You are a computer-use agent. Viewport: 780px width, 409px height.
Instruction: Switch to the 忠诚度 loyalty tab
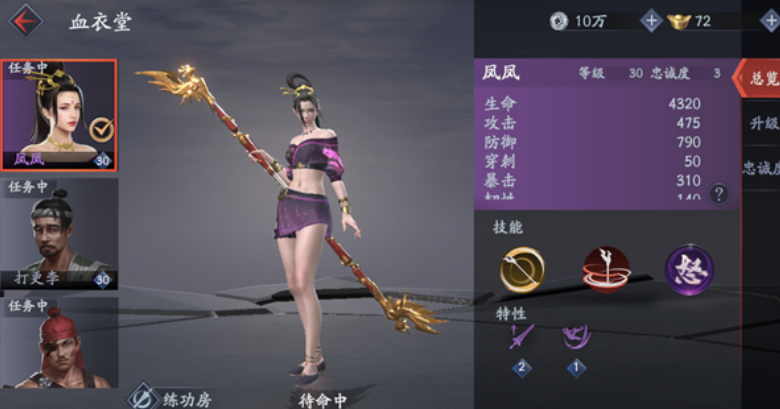pos(761,168)
